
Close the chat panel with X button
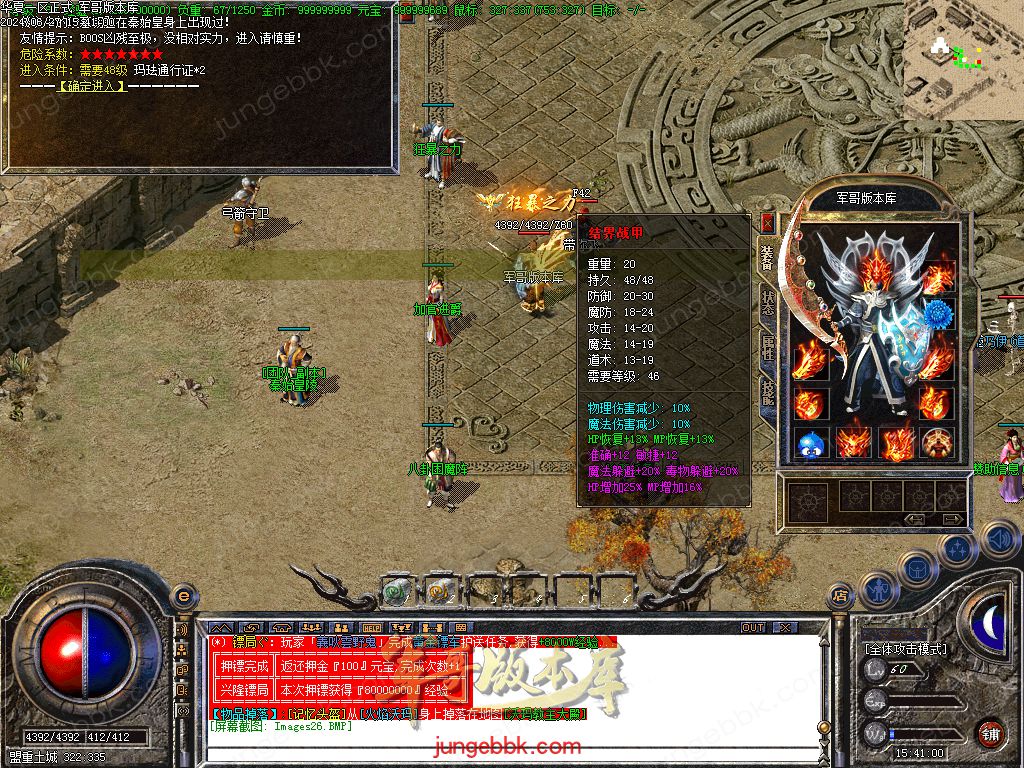click(x=785, y=628)
